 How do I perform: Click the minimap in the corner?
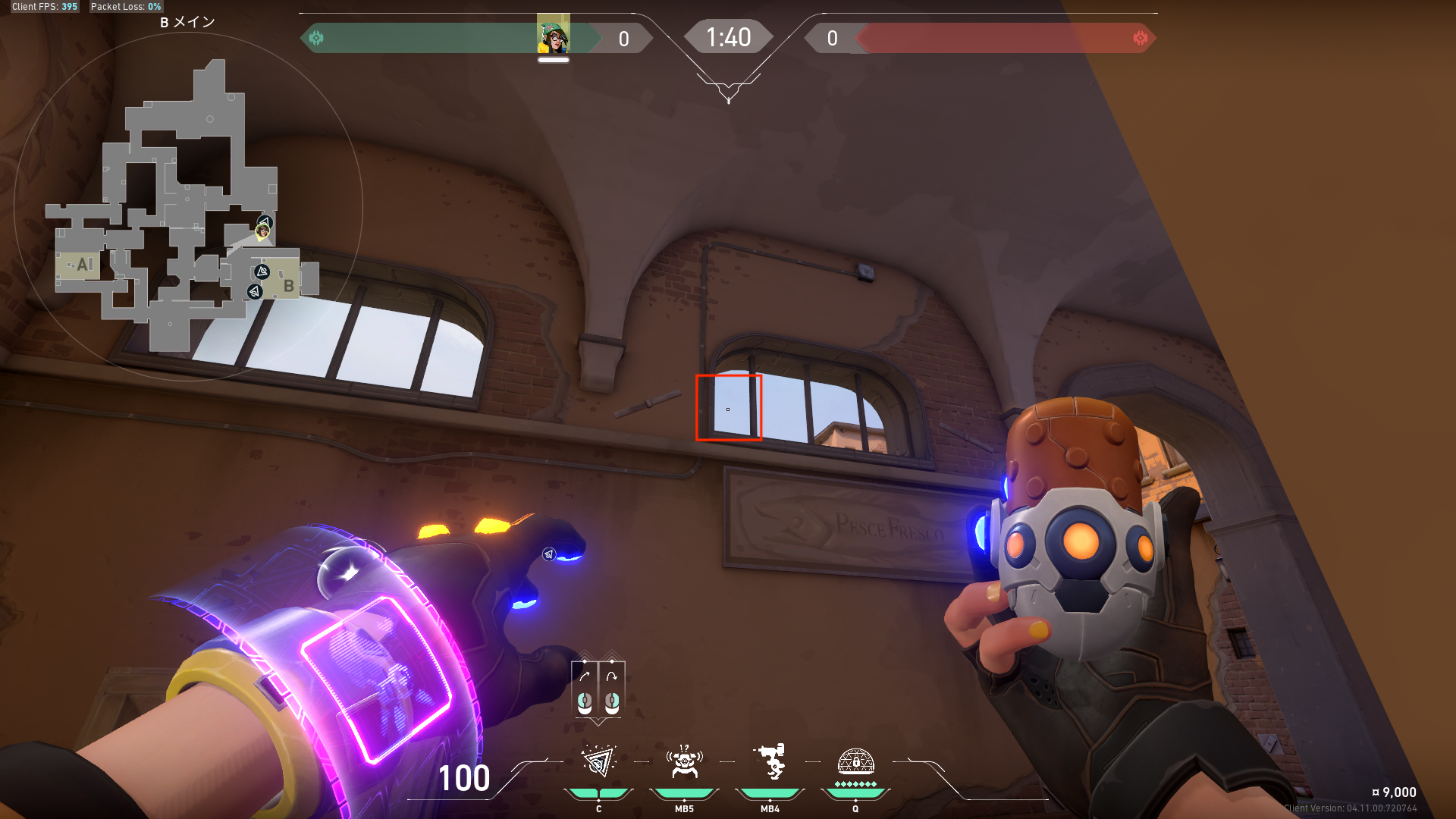(188, 206)
